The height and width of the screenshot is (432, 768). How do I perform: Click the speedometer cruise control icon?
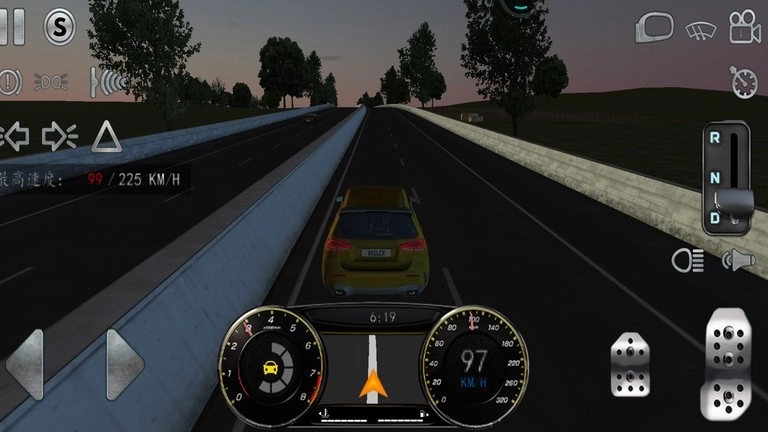743,82
